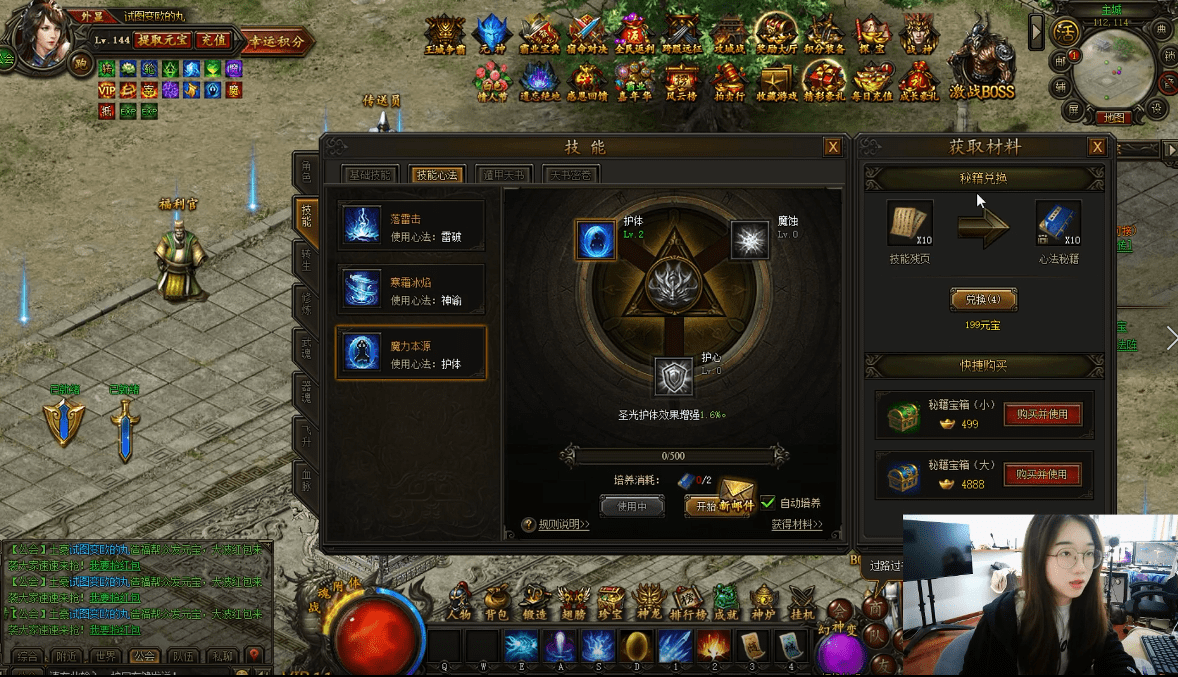The width and height of the screenshot is (1178, 677).
Task: Close the 获取材料 materials panel
Action: 1097,147
